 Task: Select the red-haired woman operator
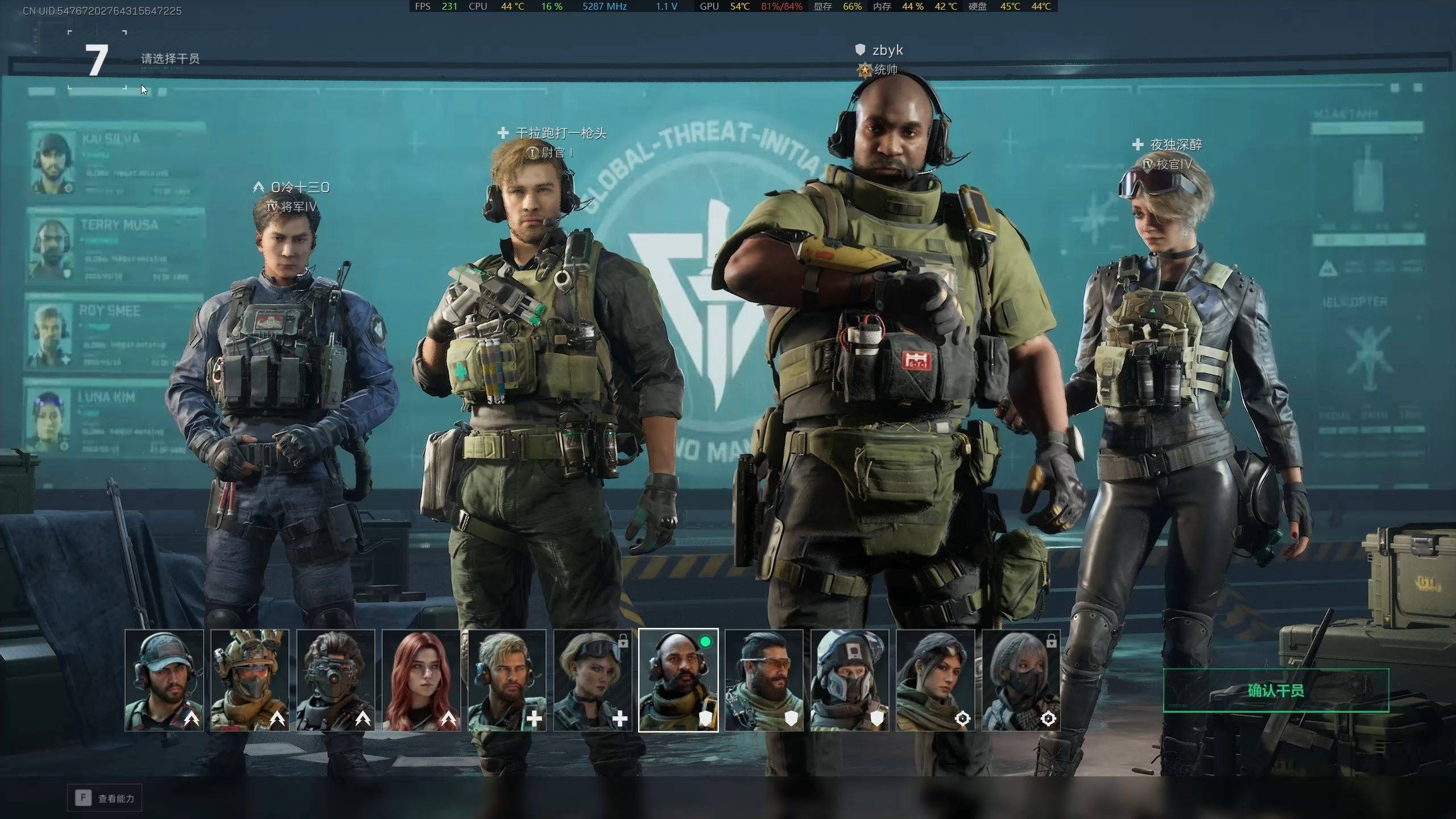(421, 680)
